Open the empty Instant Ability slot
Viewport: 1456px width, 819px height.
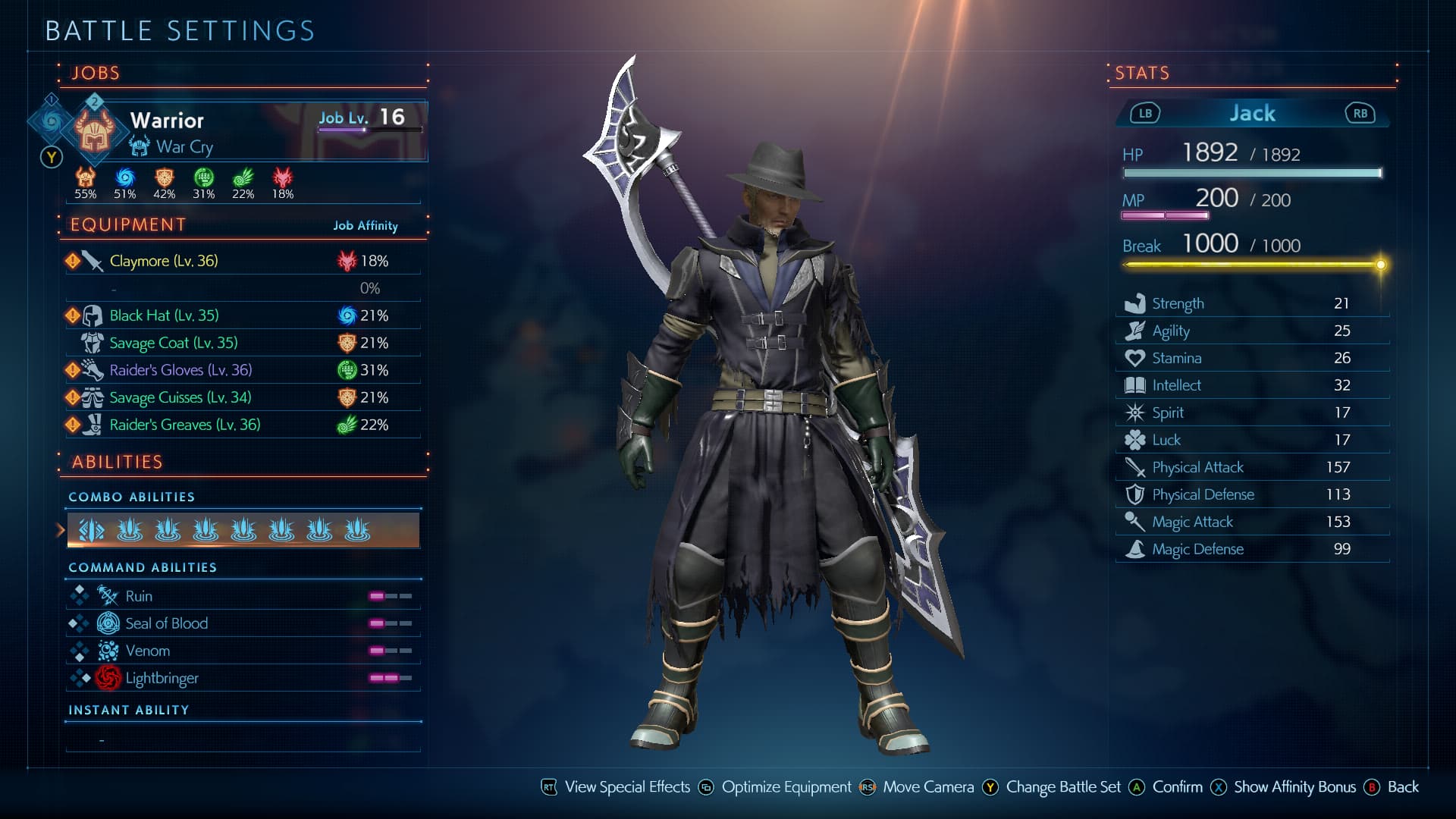[x=243, y=739]
